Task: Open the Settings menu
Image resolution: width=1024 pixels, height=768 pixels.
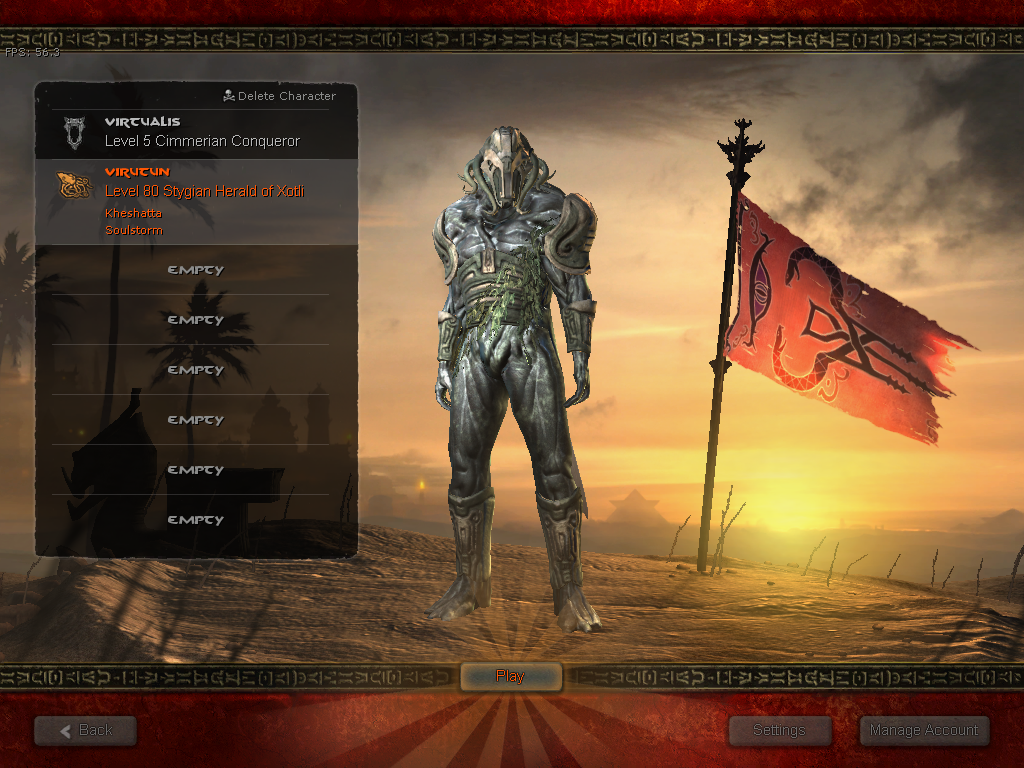Action: [x=779, y=730]
